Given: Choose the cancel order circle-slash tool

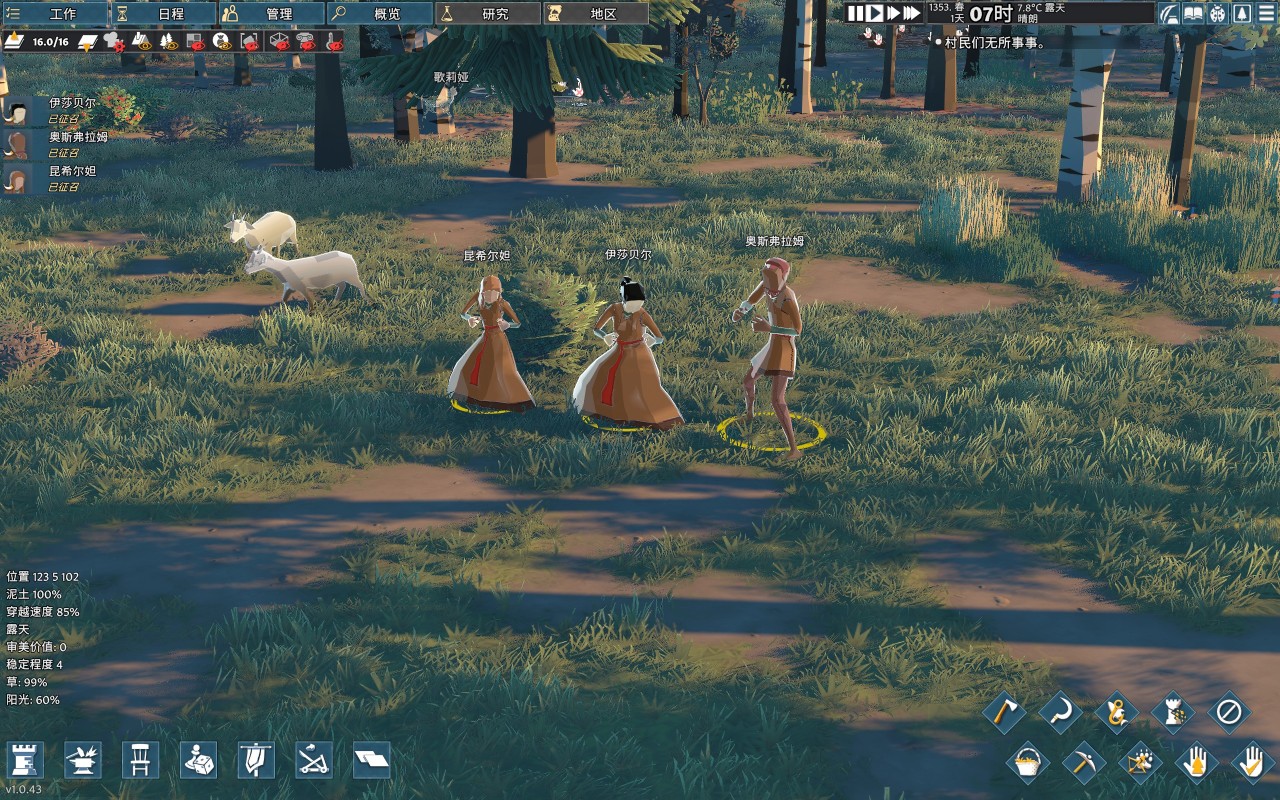Looking at the screenshot, I should 1228,713.
